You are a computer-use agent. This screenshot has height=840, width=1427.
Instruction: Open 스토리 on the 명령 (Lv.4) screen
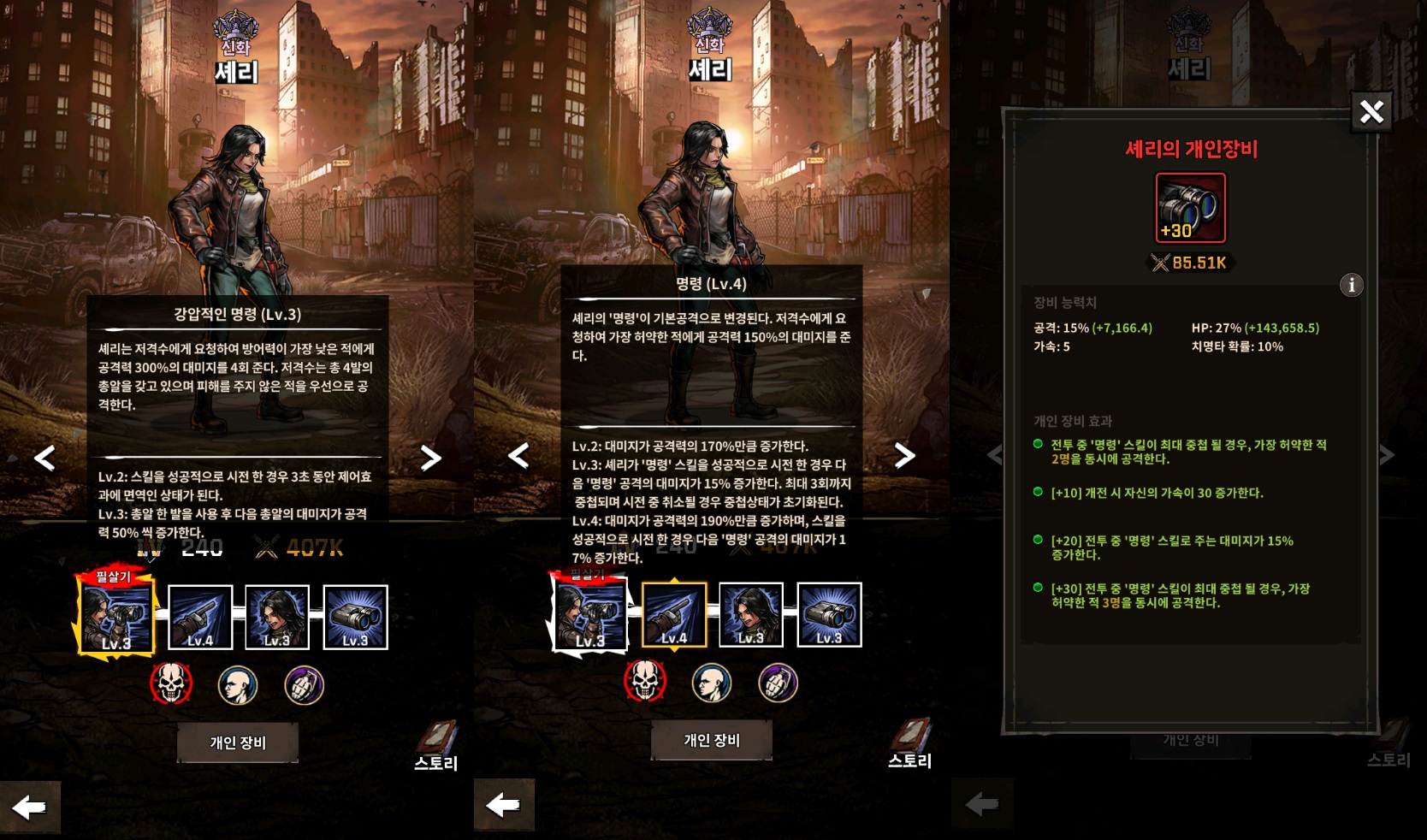(x=910, y=743)
